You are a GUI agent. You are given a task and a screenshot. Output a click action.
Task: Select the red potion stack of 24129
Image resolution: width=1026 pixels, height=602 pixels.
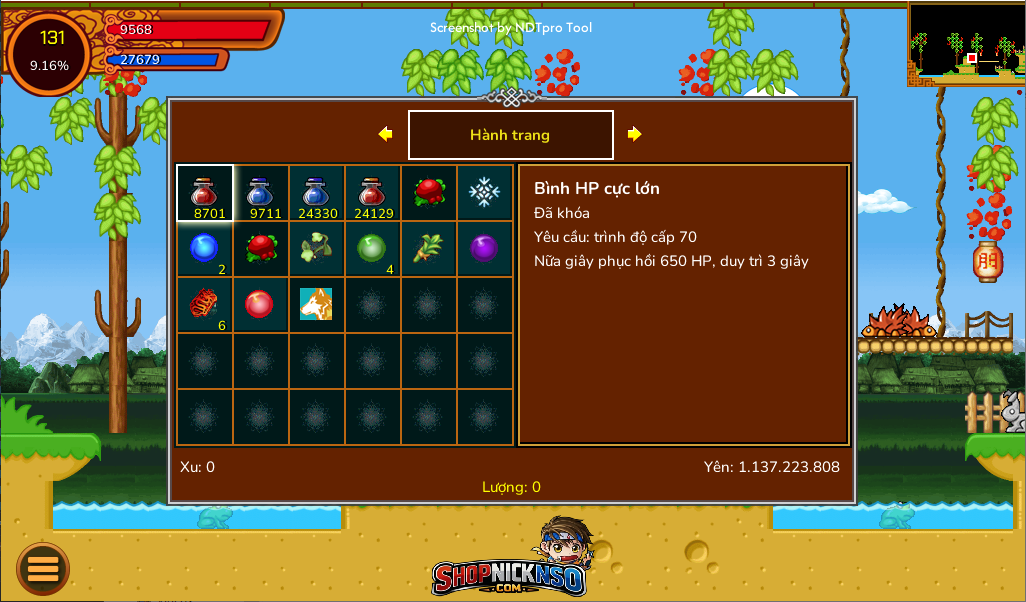373,192
